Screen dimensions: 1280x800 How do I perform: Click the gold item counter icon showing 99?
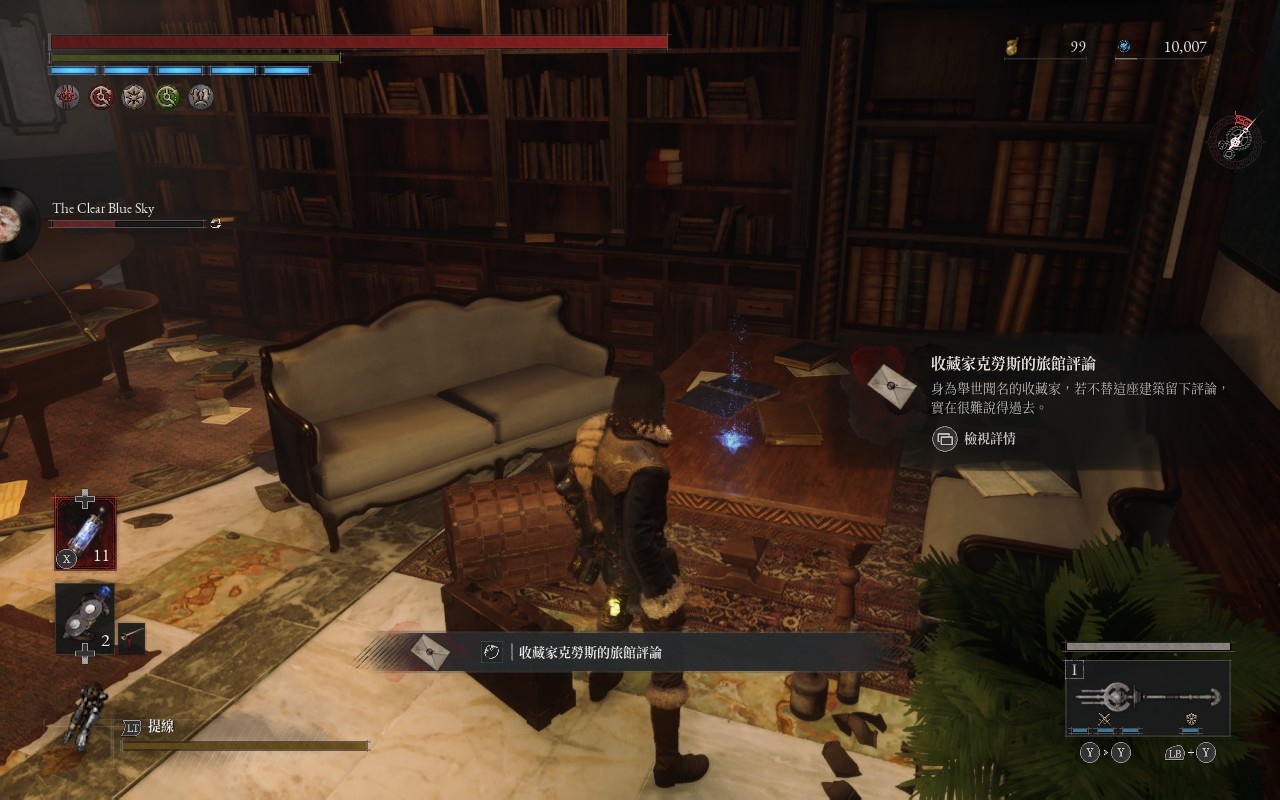(x=1012, y=46)
